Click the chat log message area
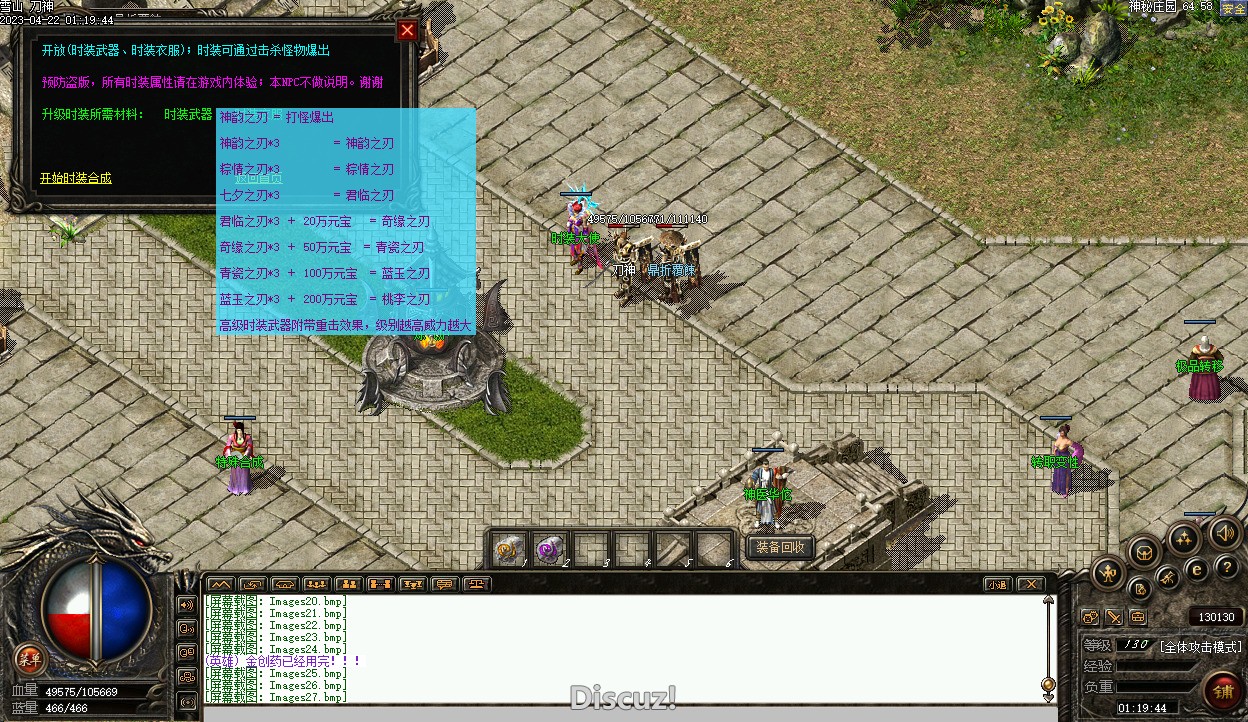This screenshot has height=722, width=1248. coord(620,648)
